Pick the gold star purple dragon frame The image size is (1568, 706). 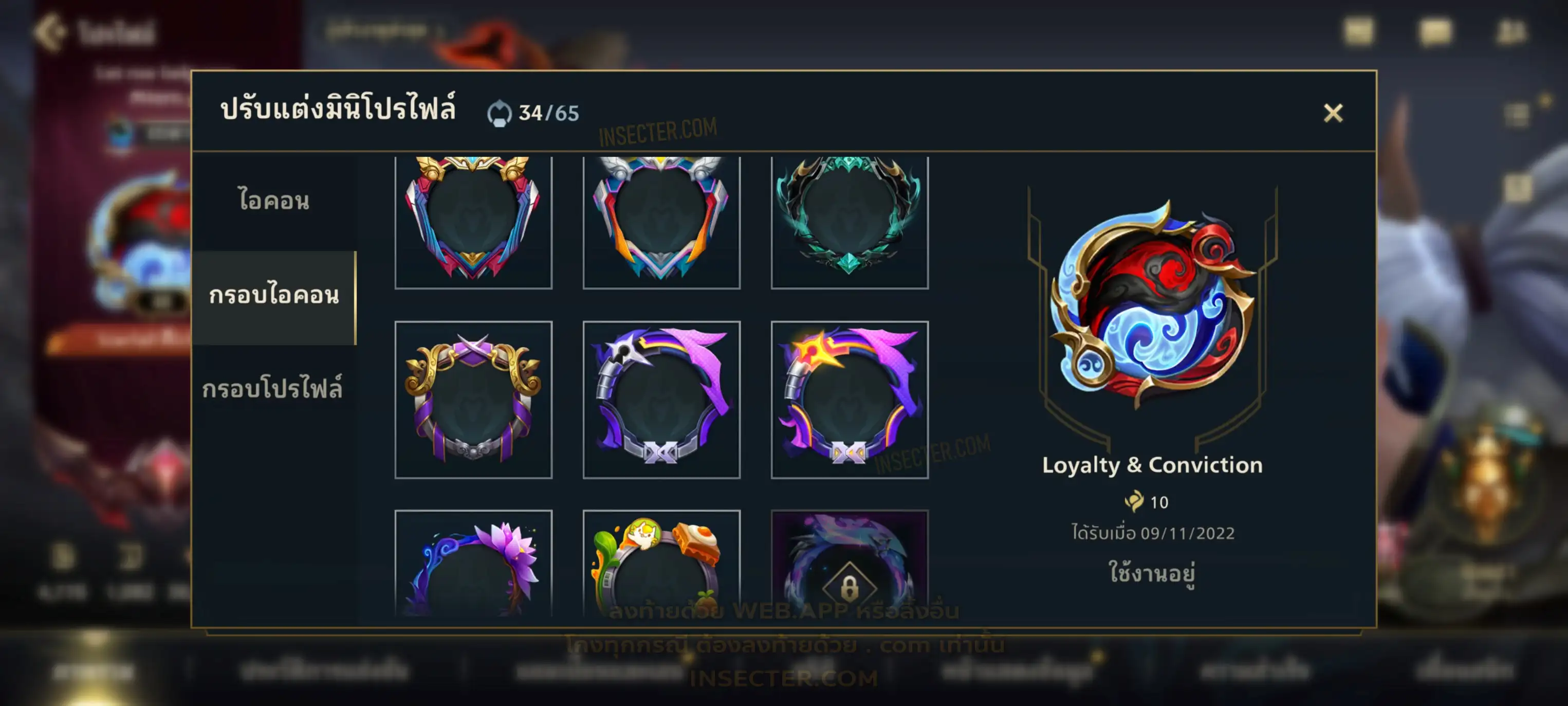point(849,400)
